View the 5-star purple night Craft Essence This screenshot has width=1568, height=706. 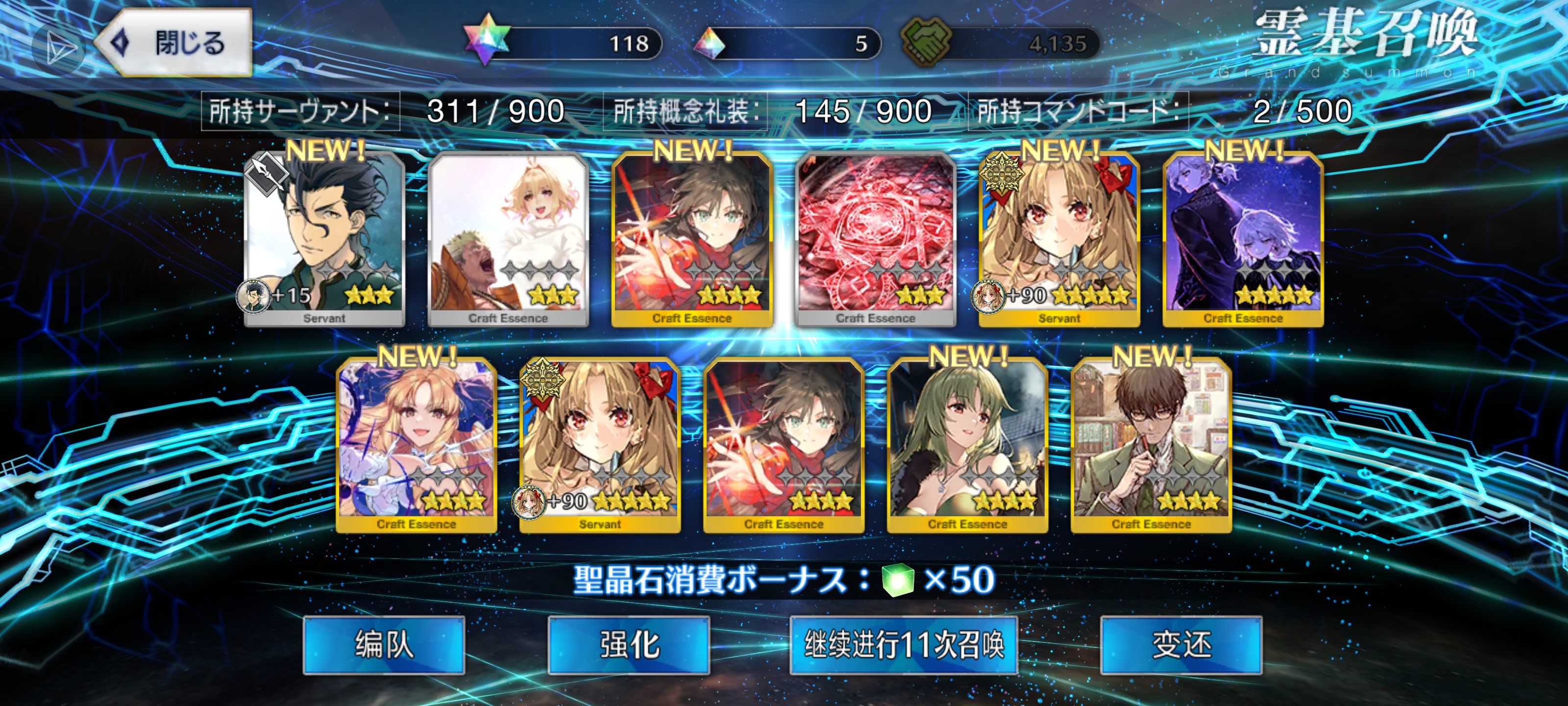tap(1243, 239)
